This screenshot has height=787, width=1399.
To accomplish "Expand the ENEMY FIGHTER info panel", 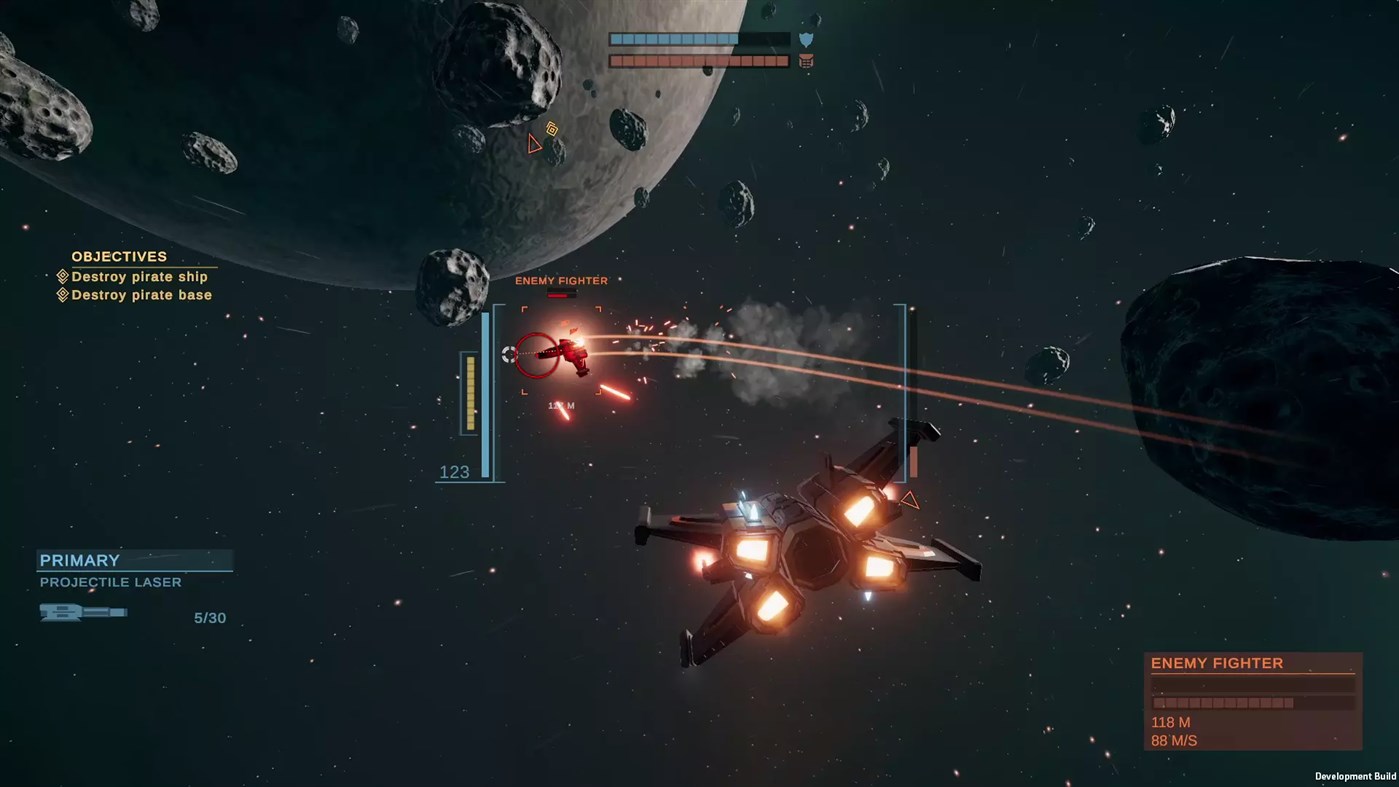I will coord(1252,700).
